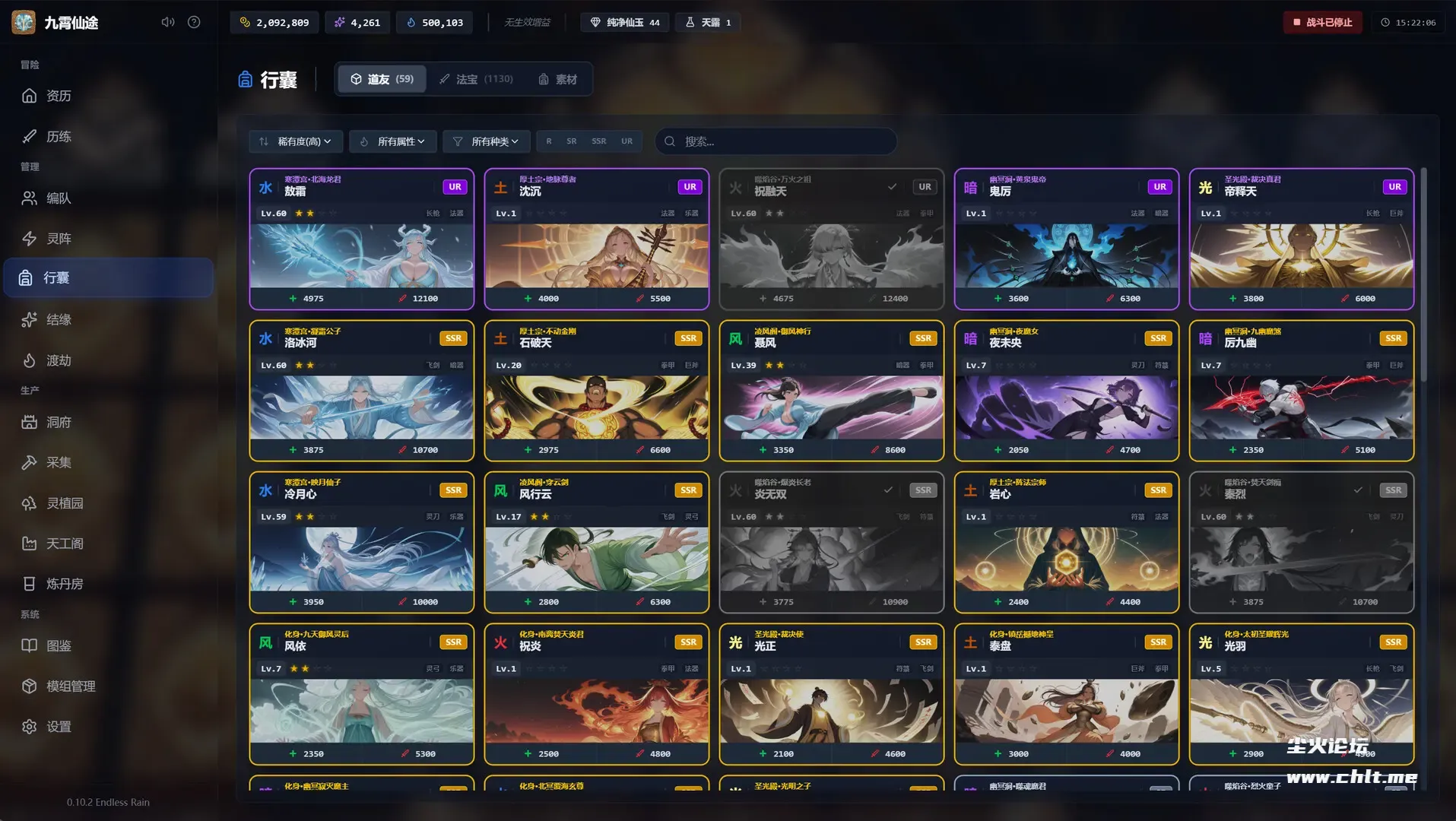This screenshot has width=1456, height=821.
Task: Open the 所有属性 attribute filter
Action: click(x=392, y=141)
